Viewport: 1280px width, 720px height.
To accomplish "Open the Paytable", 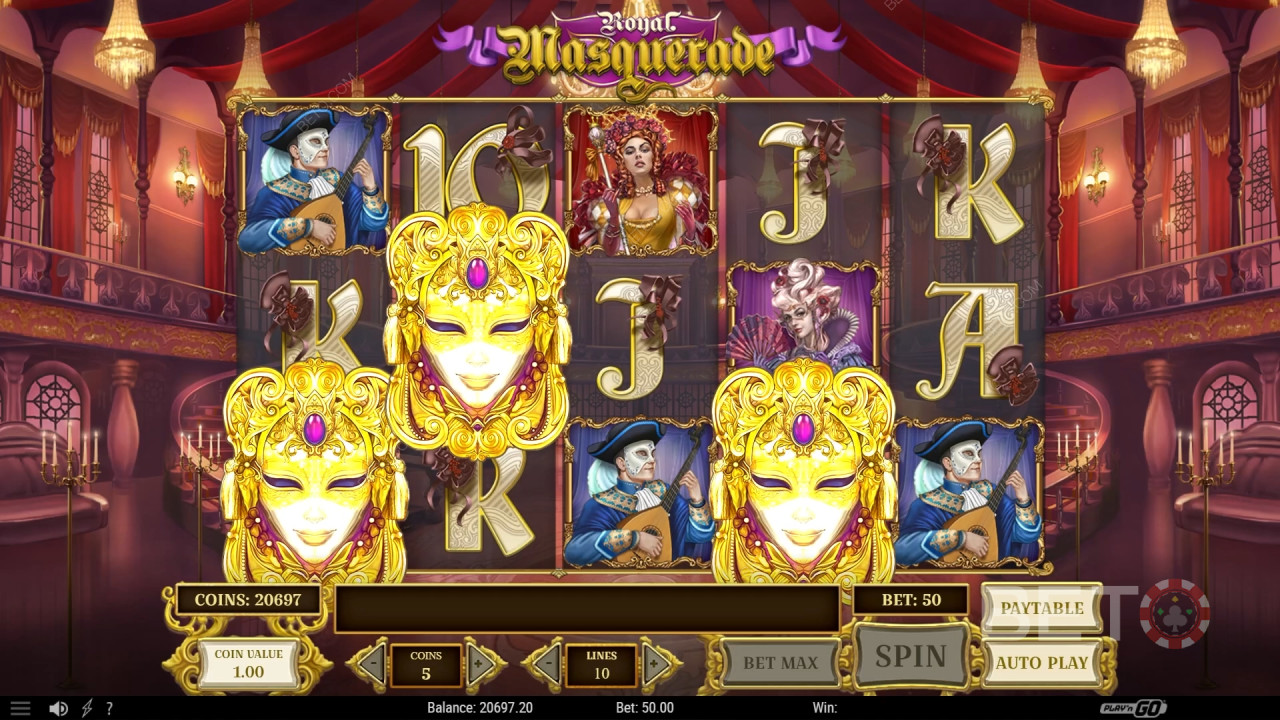I will (x=1041, y=608).
